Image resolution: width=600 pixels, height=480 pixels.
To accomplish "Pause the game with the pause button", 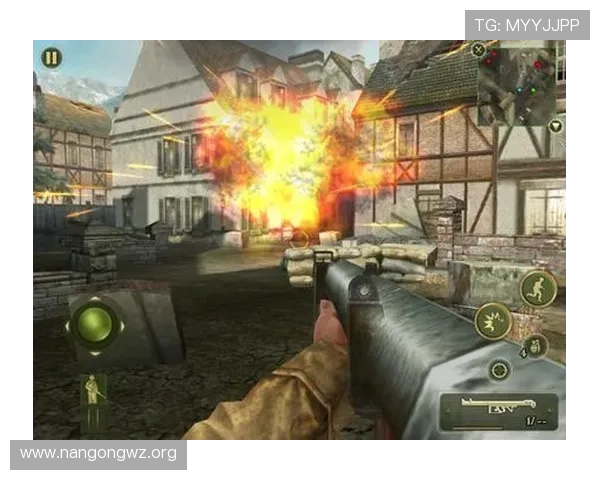I will [51, 58].
